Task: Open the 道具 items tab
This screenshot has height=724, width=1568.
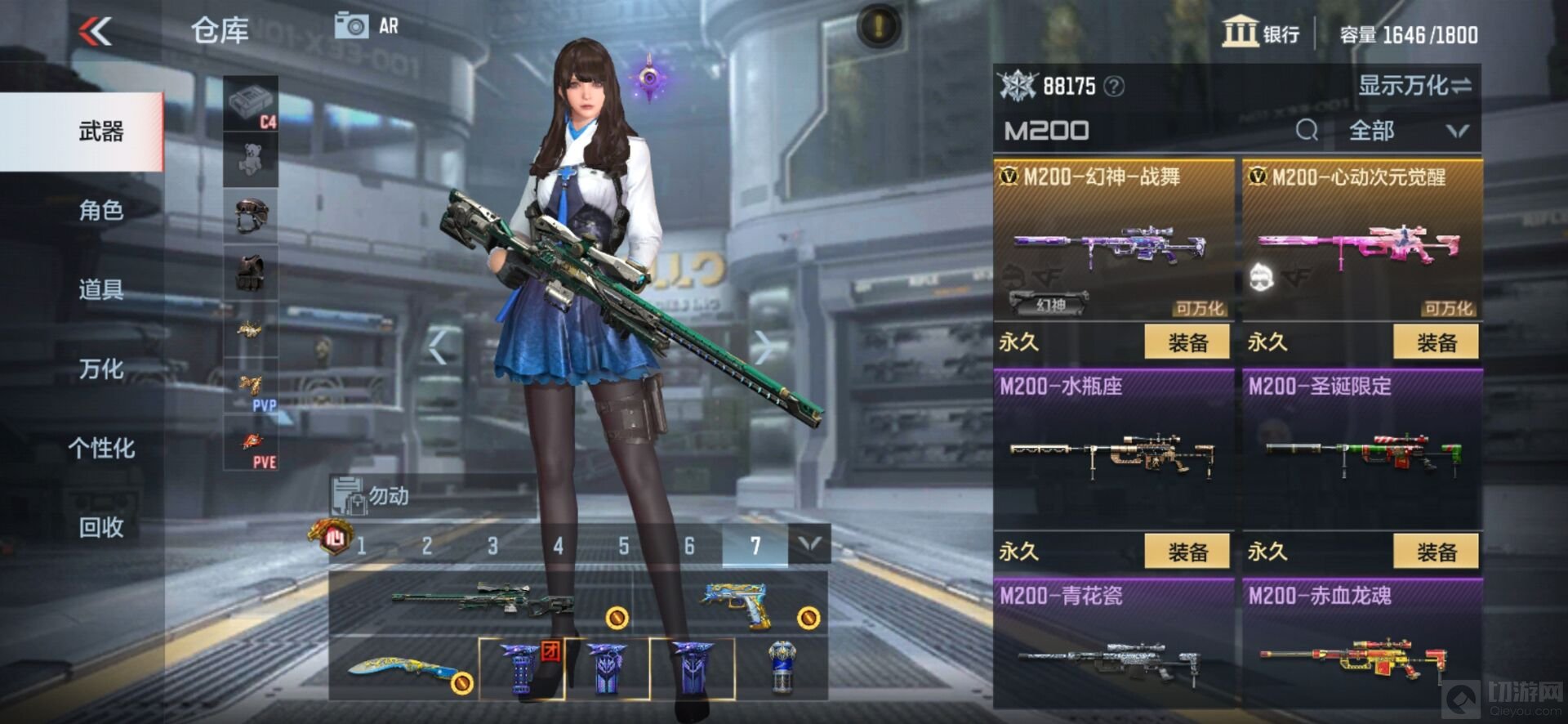Action: [x=100, y=289]
